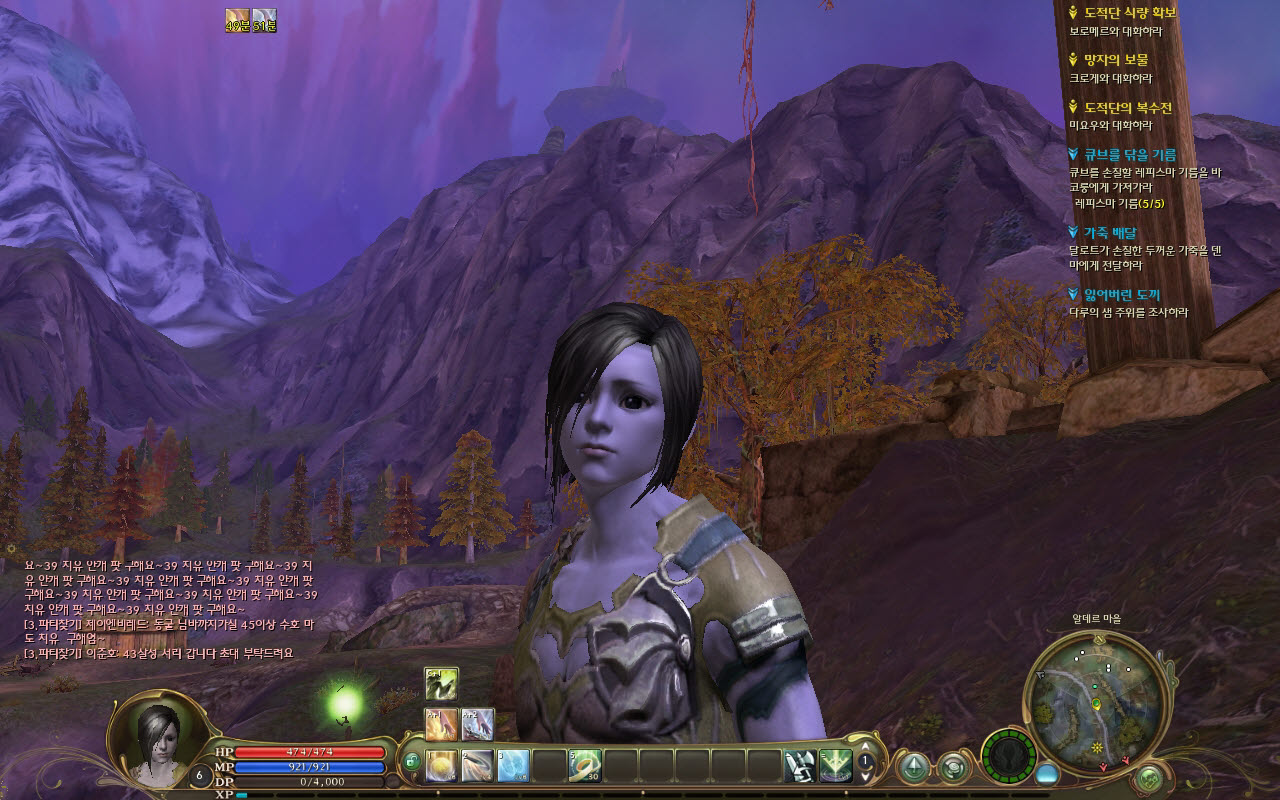The width and height of the screenshot is (1280, 800).
Task: Use the green radiating light skill icon
Action: [x=836, y=766]
